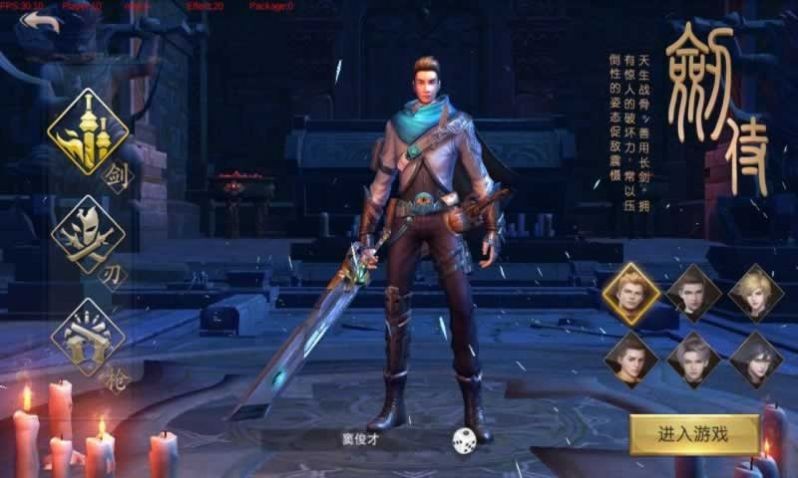This screenshot has width=798, height=478.
Task: Choose the silver-haired face portrait
Action: click(693, 358)
